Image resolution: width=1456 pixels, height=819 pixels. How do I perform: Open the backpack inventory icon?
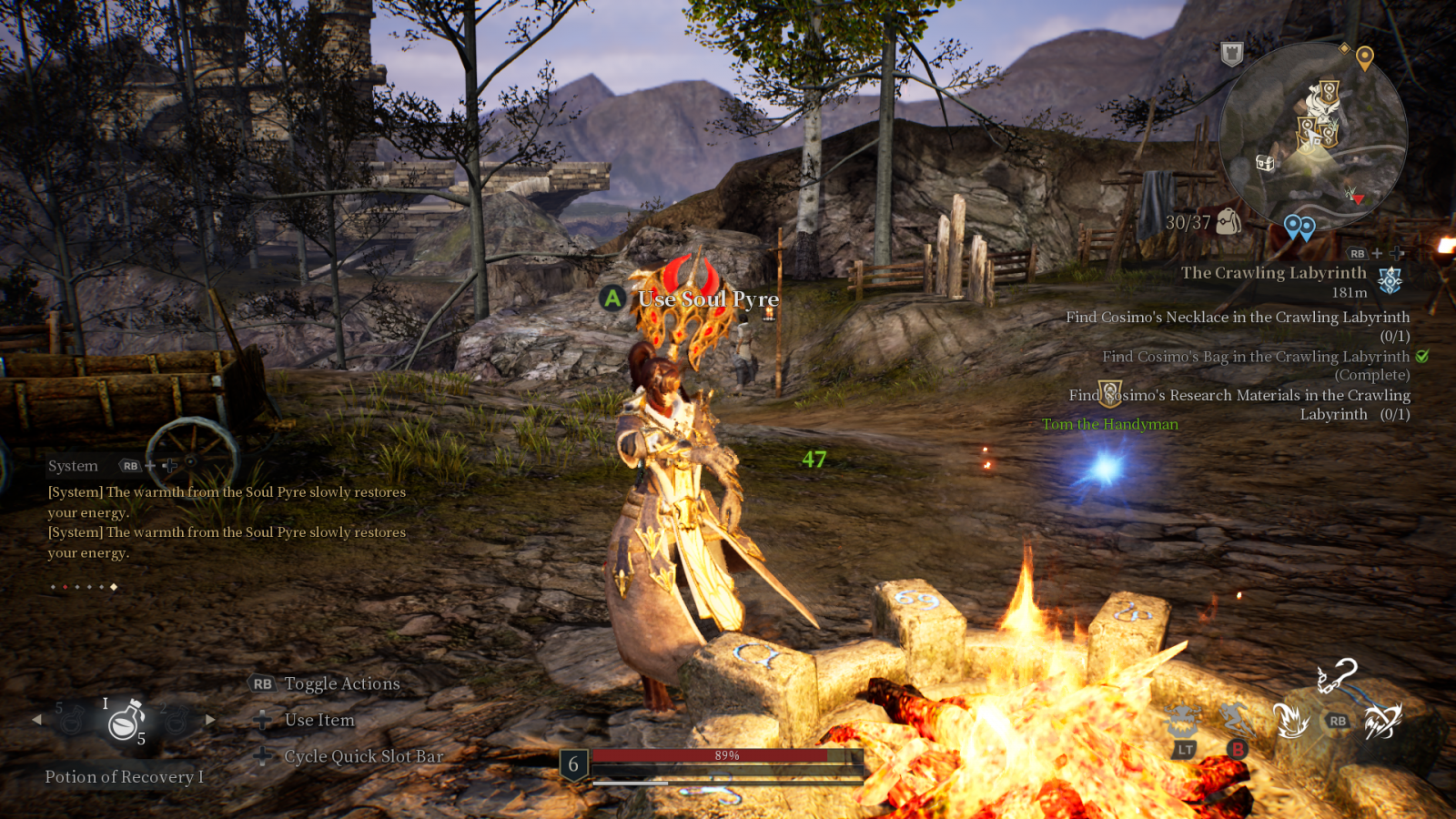(x=1228, y=221)
